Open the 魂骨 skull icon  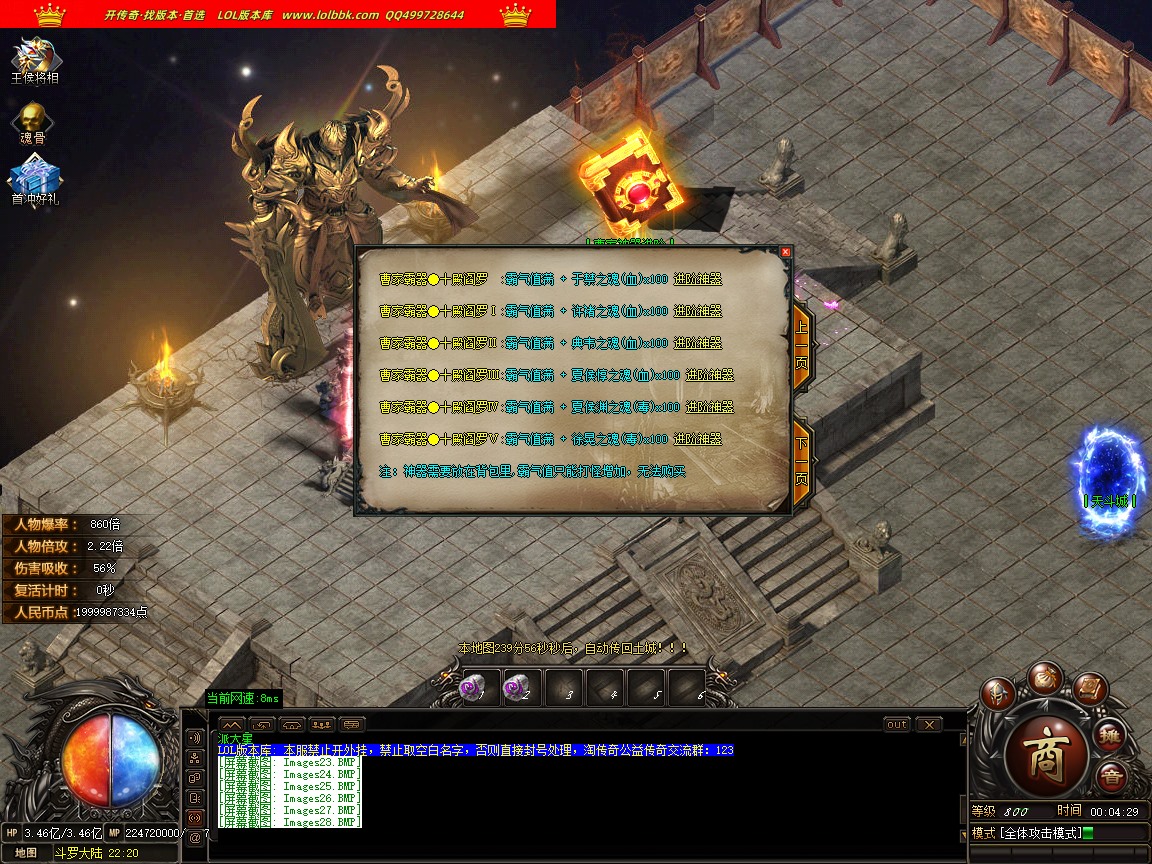pyautogui.click(x=33, y=122)
